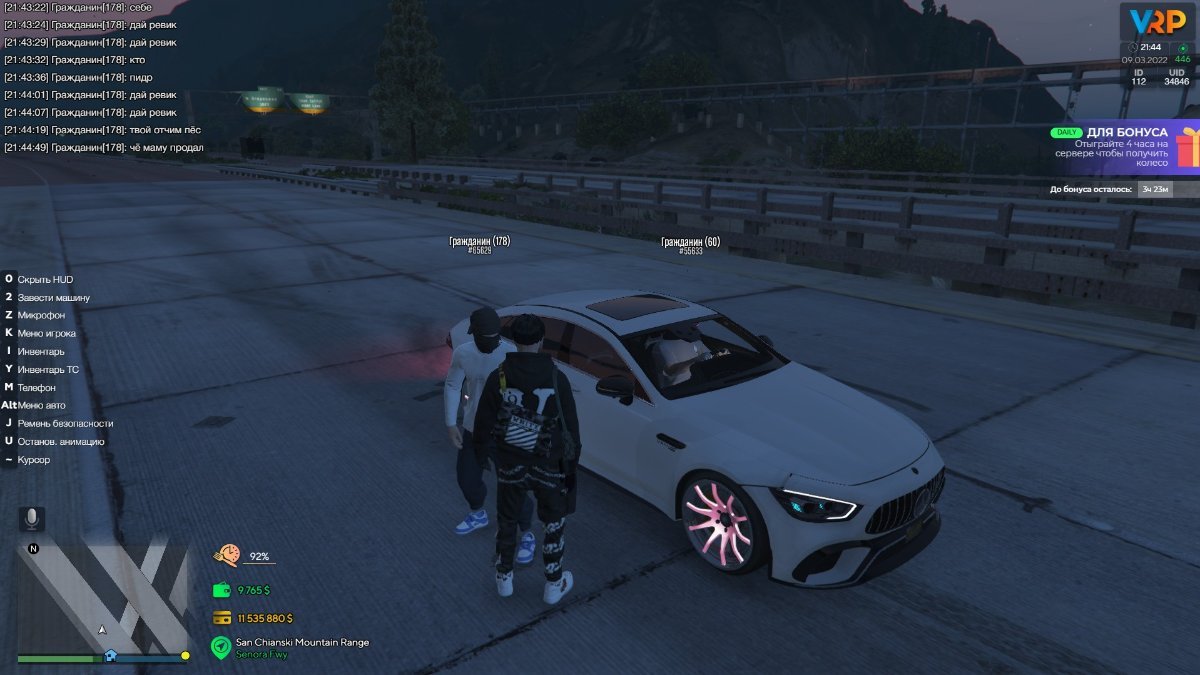Open the daily bonus banner
Viewport: 1200px width, 675px height.
pos(1108,147)
